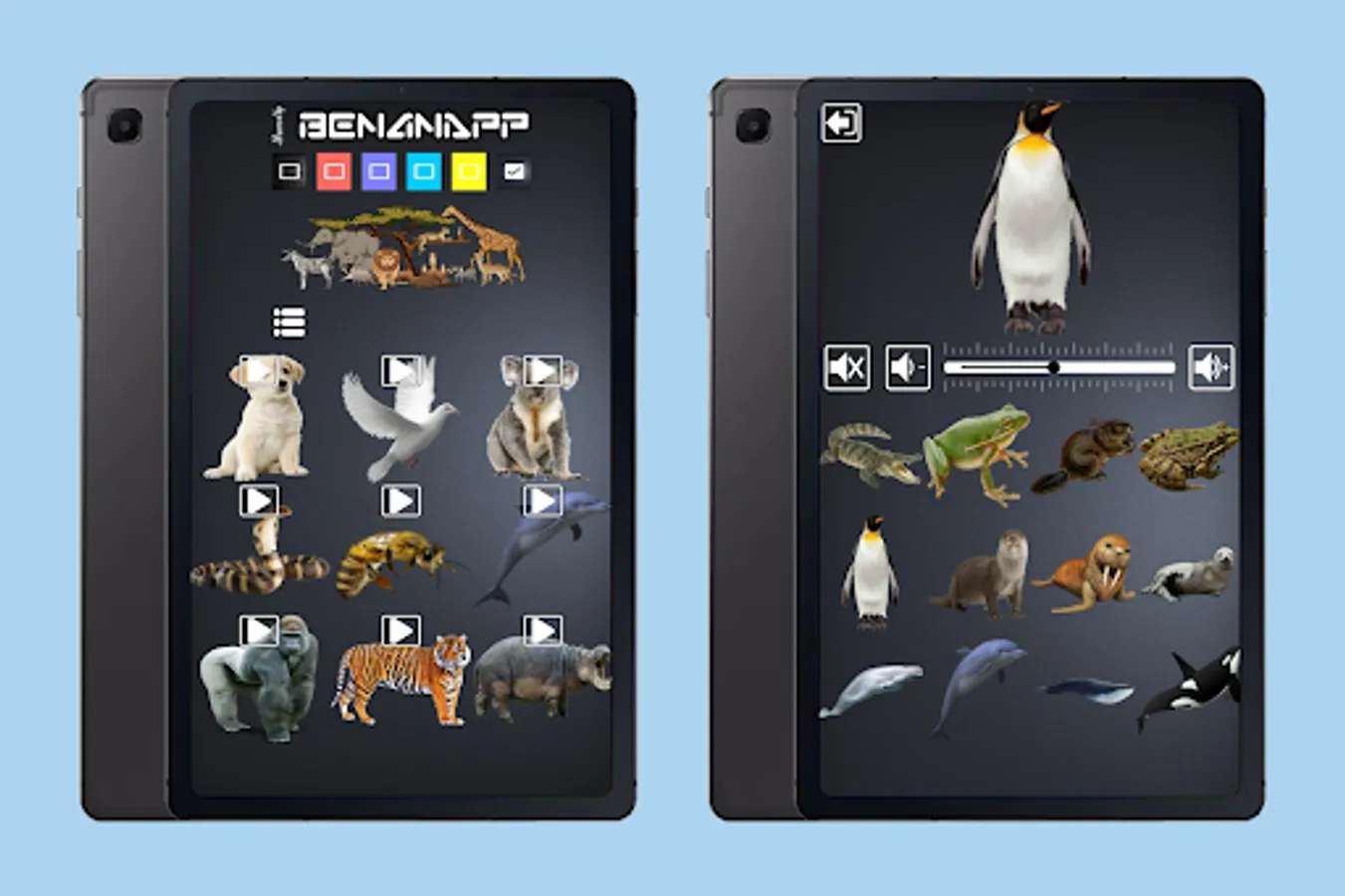Play the puppy sound
1345x896 pixels.
[259, 368]
